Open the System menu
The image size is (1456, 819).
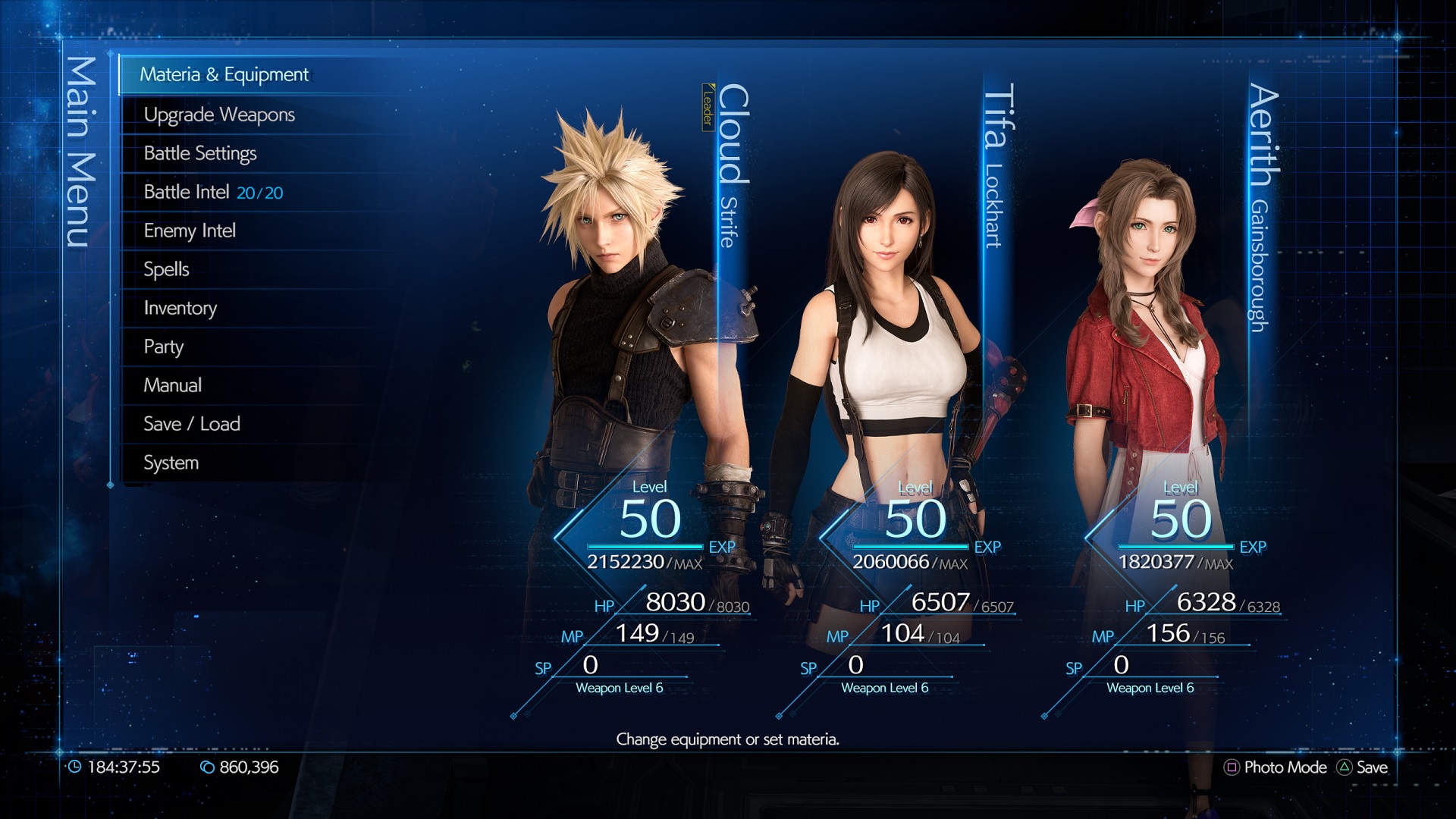pyautogui.click(x=171, y=463)
